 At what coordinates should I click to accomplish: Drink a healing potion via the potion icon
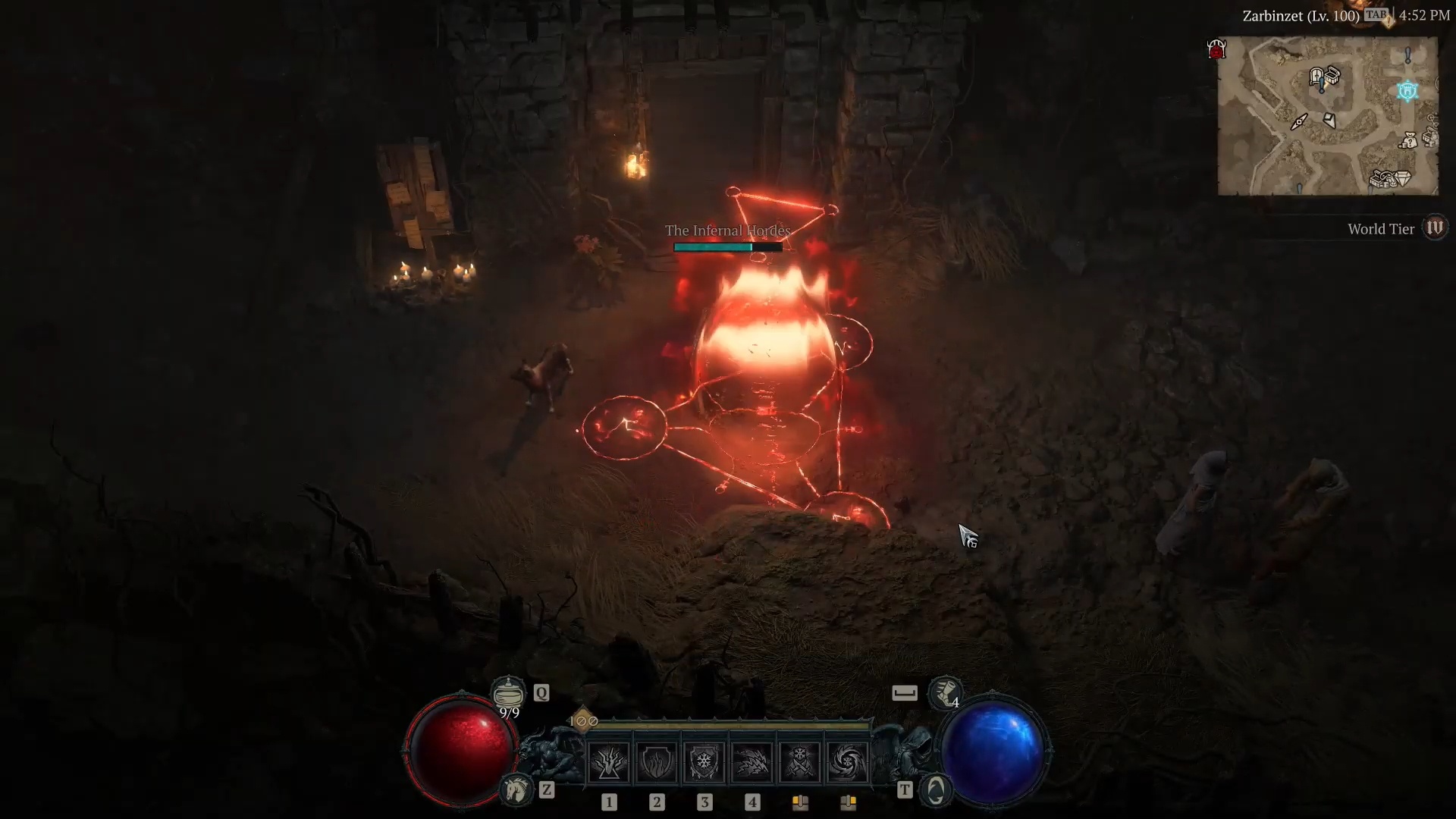(507, 692)
